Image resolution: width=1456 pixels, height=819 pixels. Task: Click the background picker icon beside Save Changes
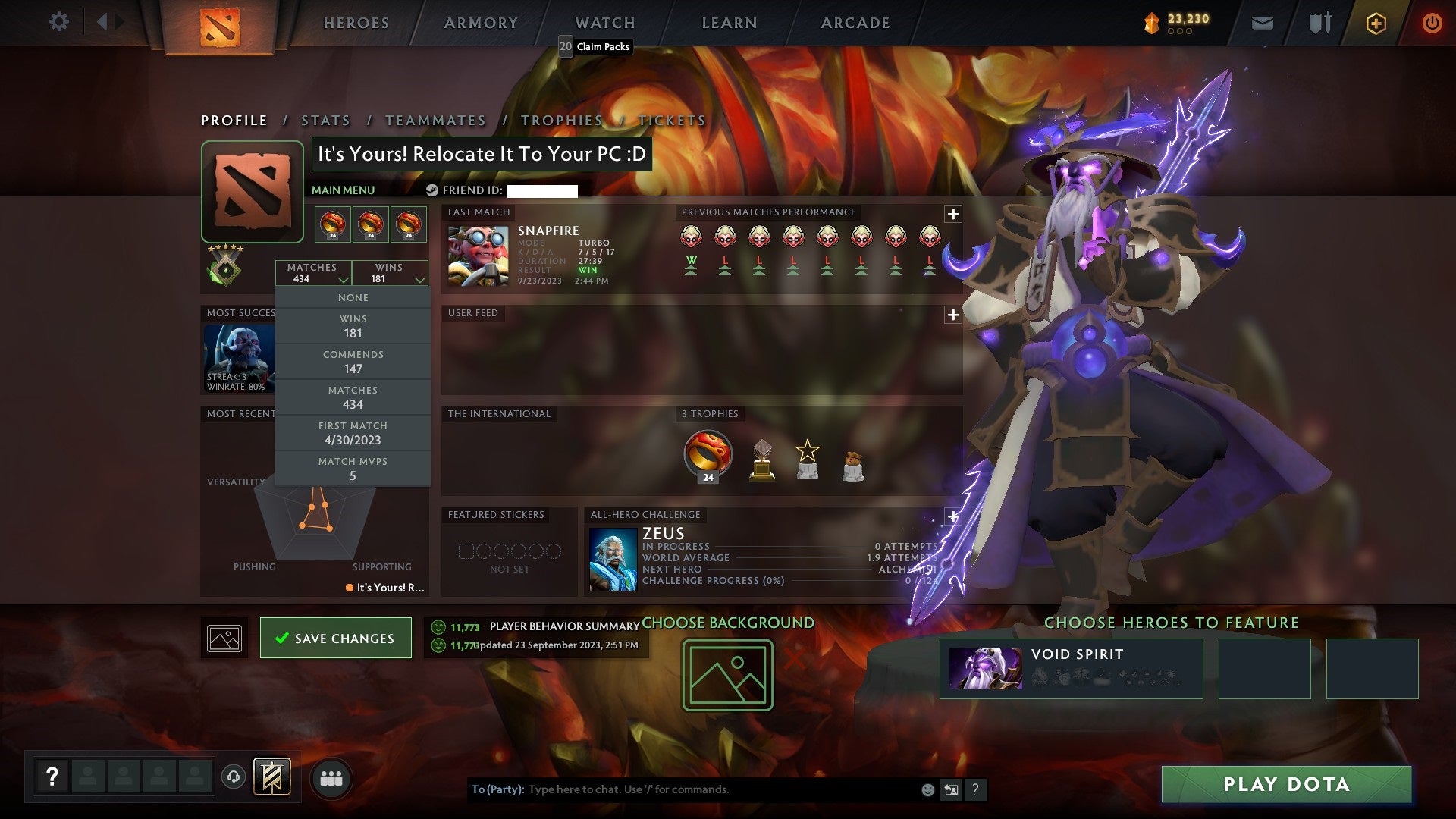coord(224,638)
